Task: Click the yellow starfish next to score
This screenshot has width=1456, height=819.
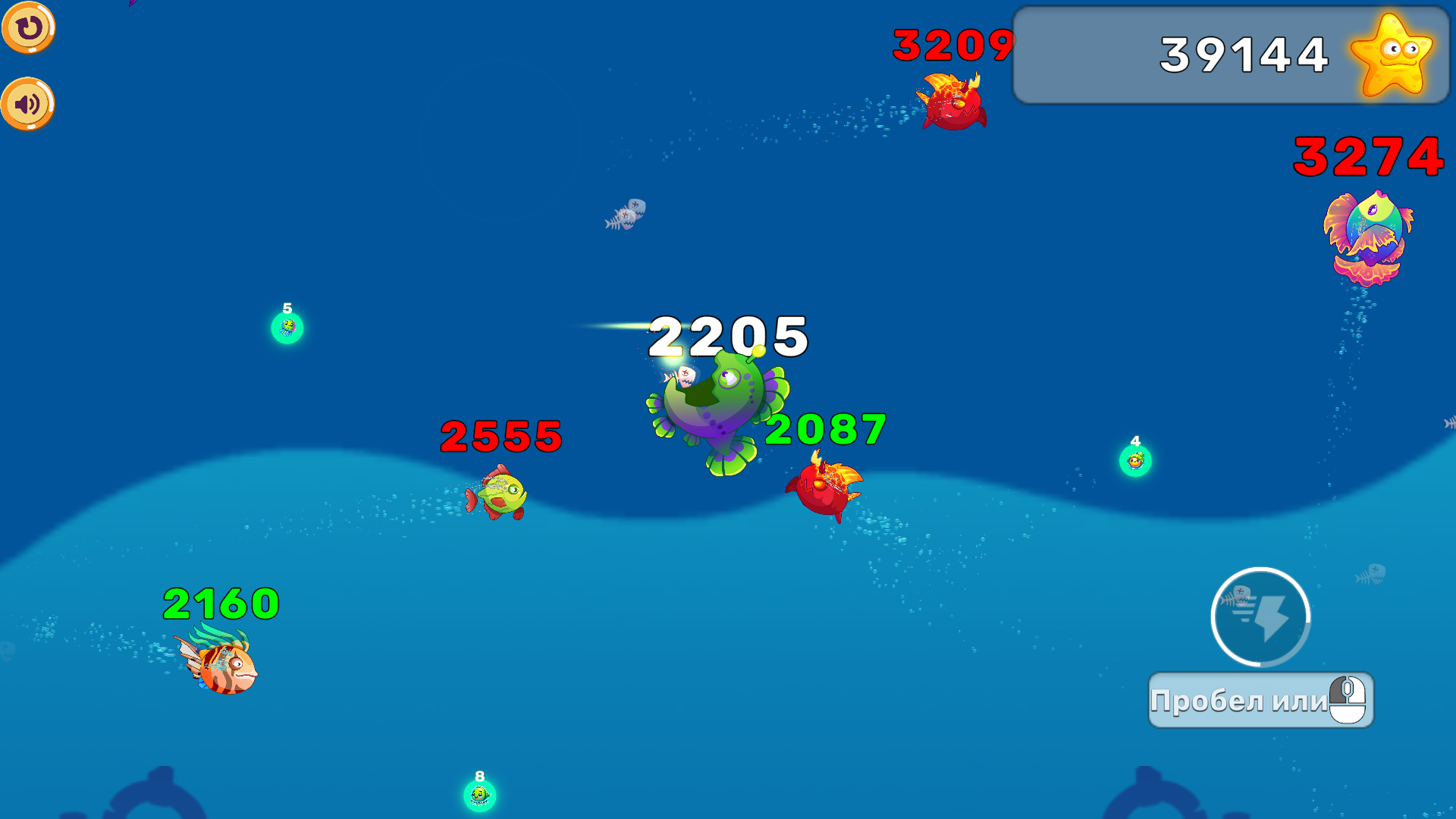Action: point(1392,55)
